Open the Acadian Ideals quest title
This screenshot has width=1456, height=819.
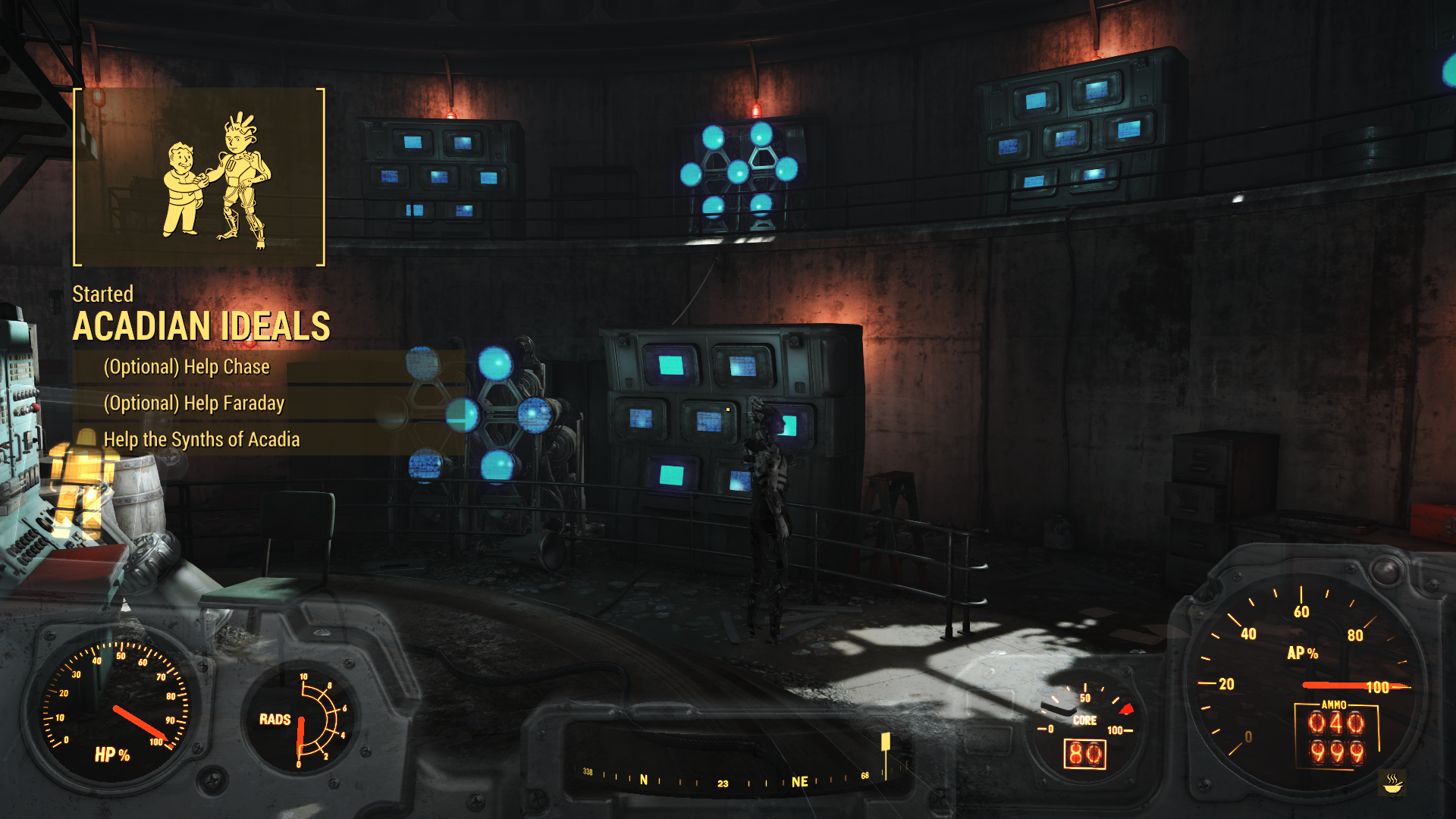click(201, 326)
